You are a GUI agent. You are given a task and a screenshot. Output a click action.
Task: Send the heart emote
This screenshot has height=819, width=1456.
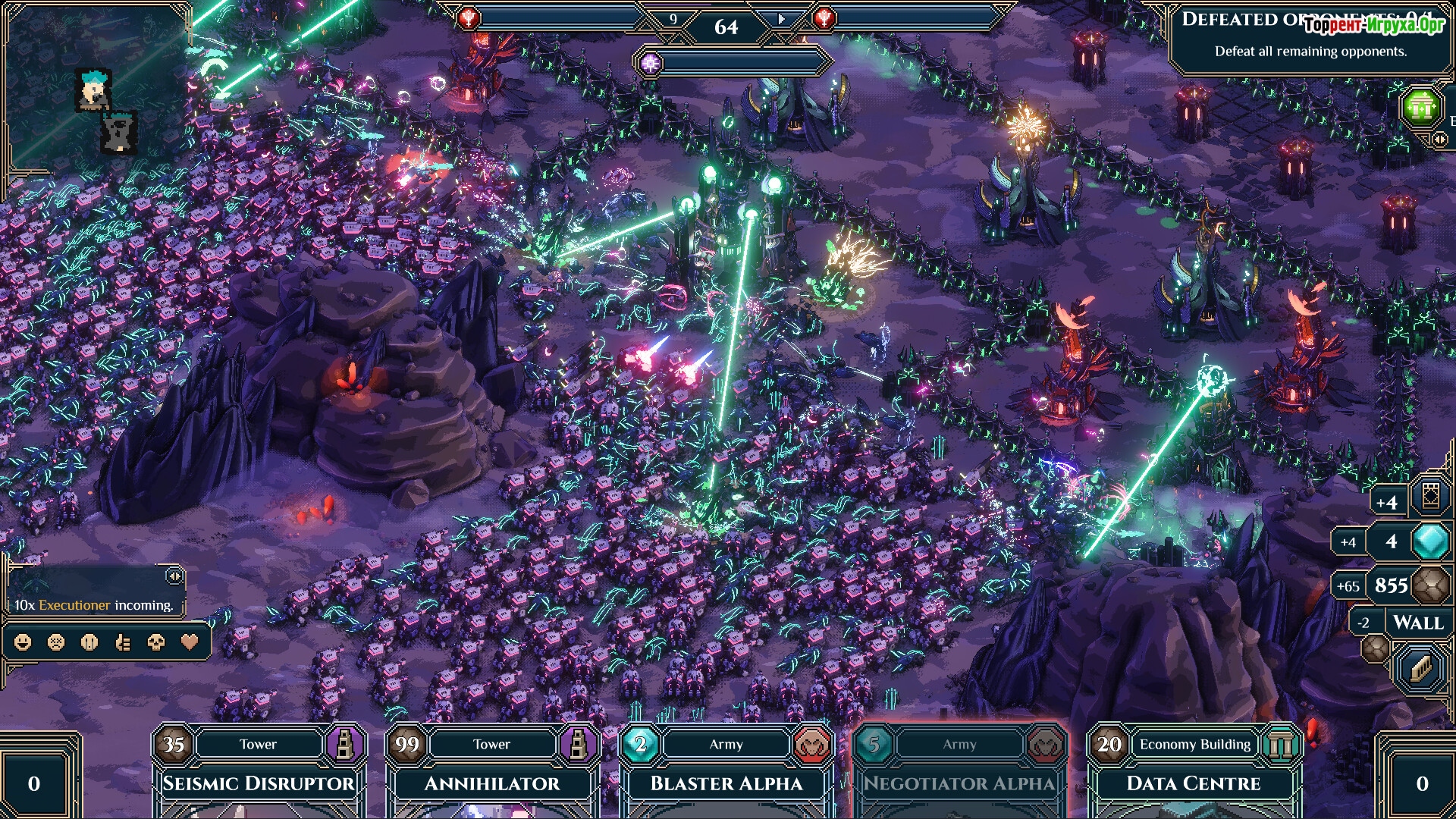point(190,642)
